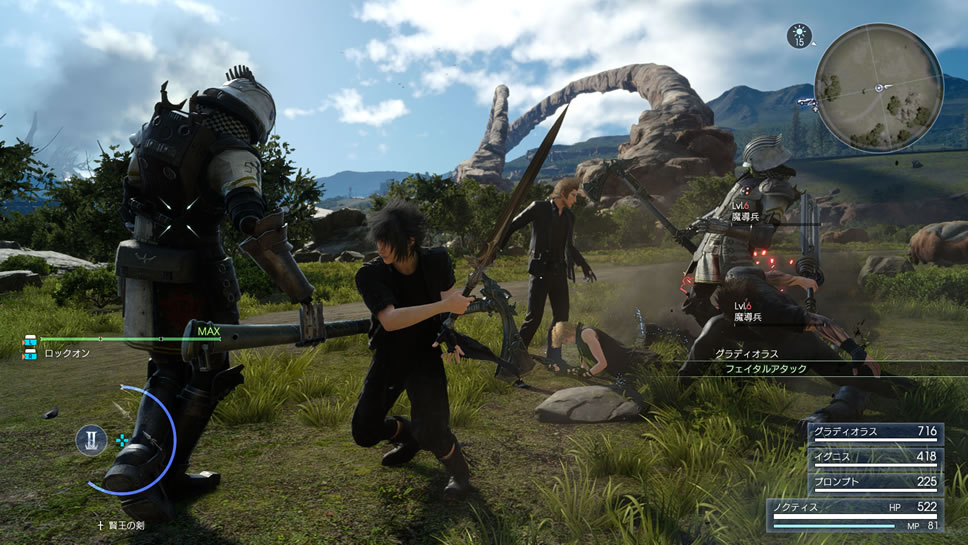
Task: Select グラディオラス in the party list
Action: pyautogui.click(x=876, y=433)
